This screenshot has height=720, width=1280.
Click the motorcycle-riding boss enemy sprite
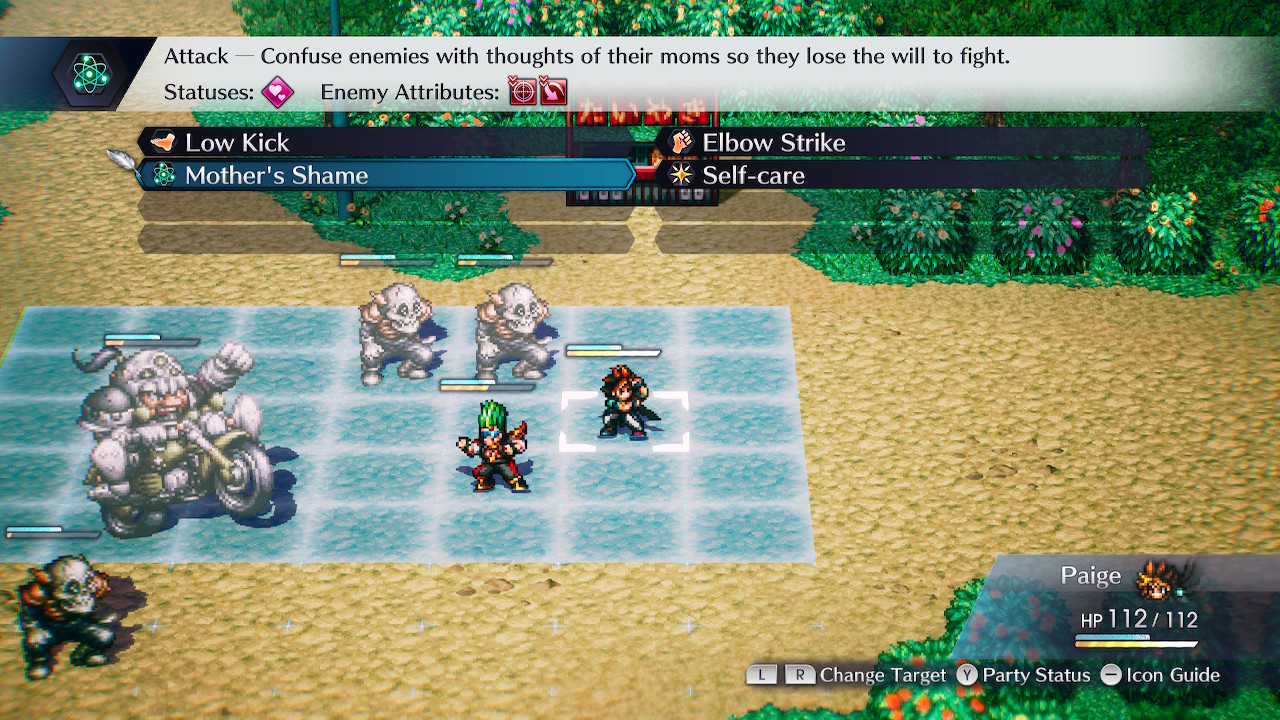tap(160, 430)
